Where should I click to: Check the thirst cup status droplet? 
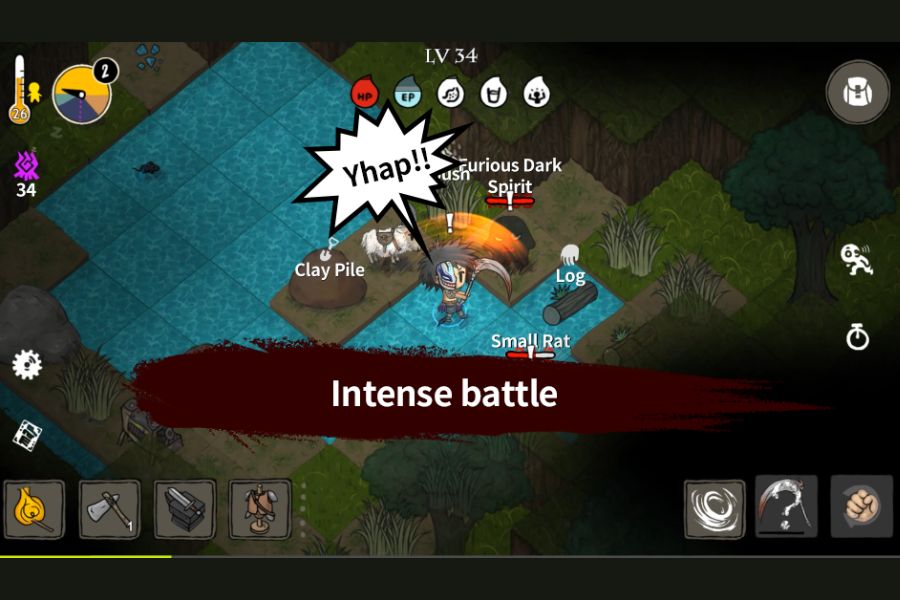click(493, 93)
